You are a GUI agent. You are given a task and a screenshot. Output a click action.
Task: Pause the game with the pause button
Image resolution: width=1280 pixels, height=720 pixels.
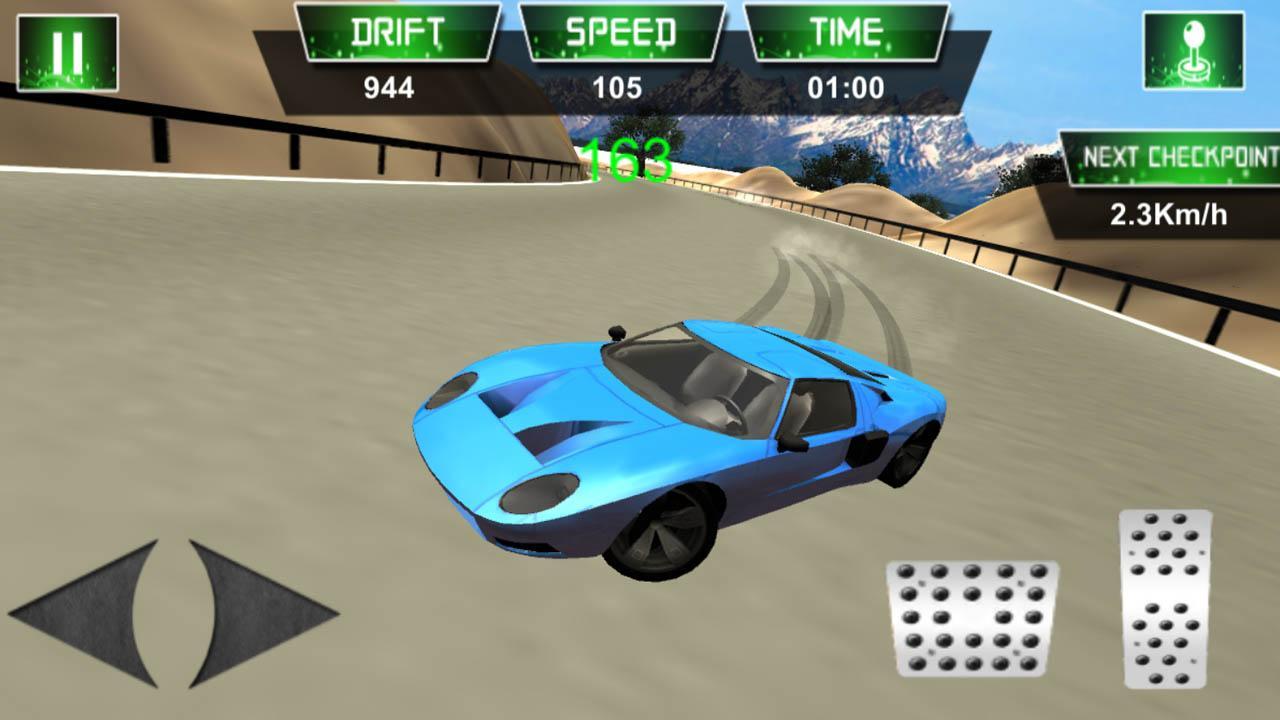click(68, 53)
